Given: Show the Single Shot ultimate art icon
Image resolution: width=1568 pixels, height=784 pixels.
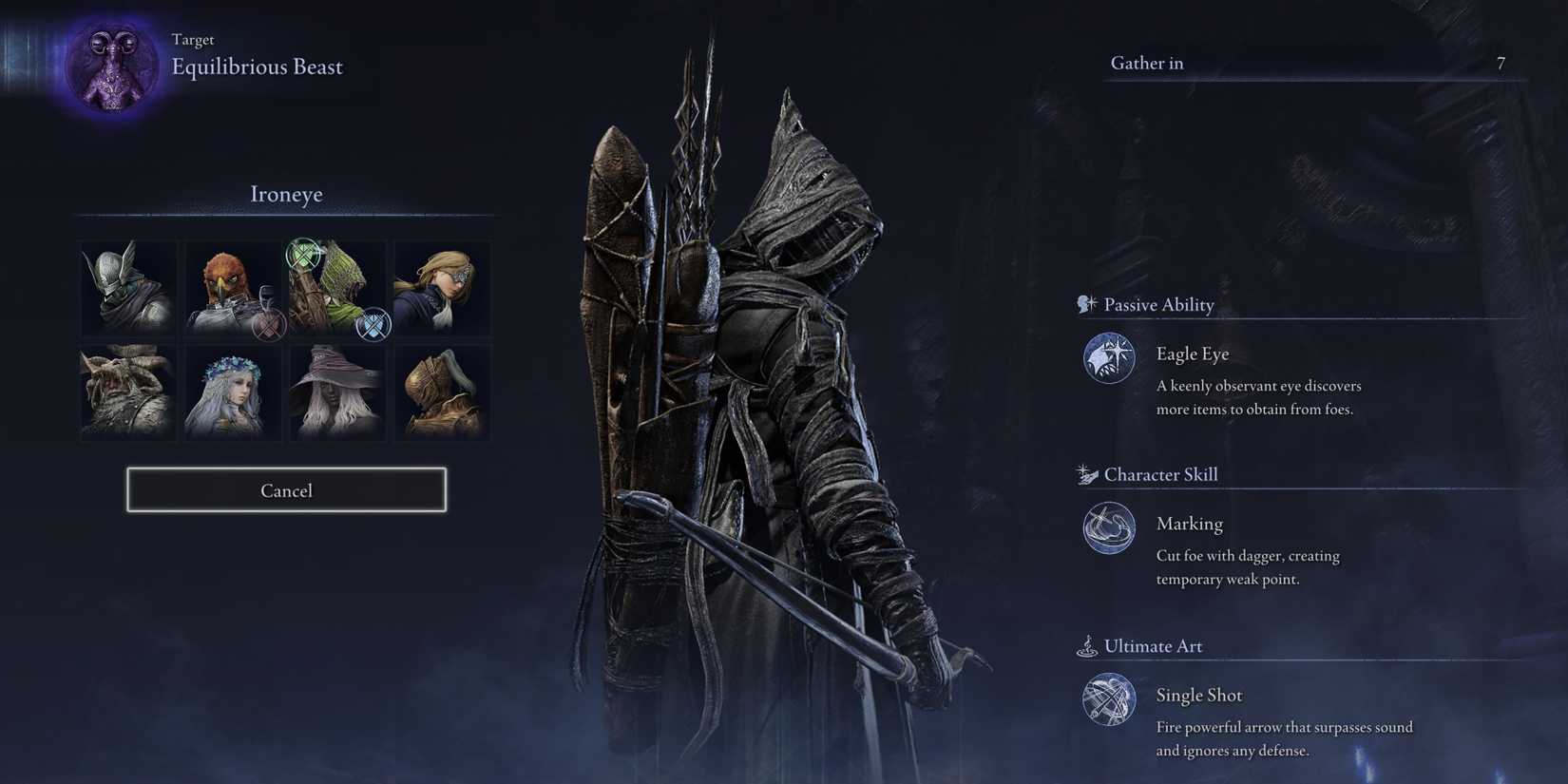Looking at the screenshot, I should [x=1109, y=699].
